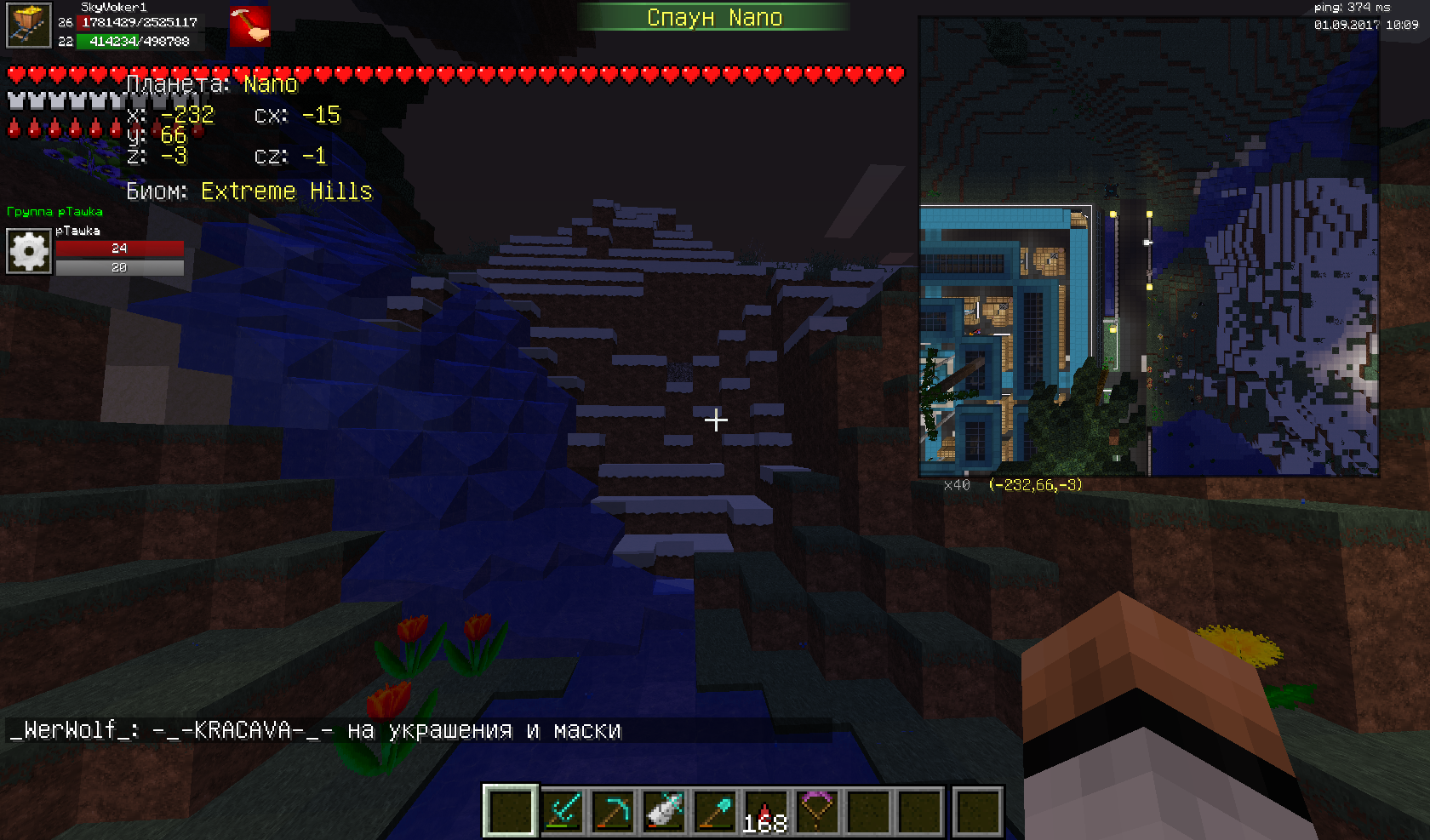Open the minimap
Image resolution: width=1430 pixels, height=840 pixels.
(1148, 247)
